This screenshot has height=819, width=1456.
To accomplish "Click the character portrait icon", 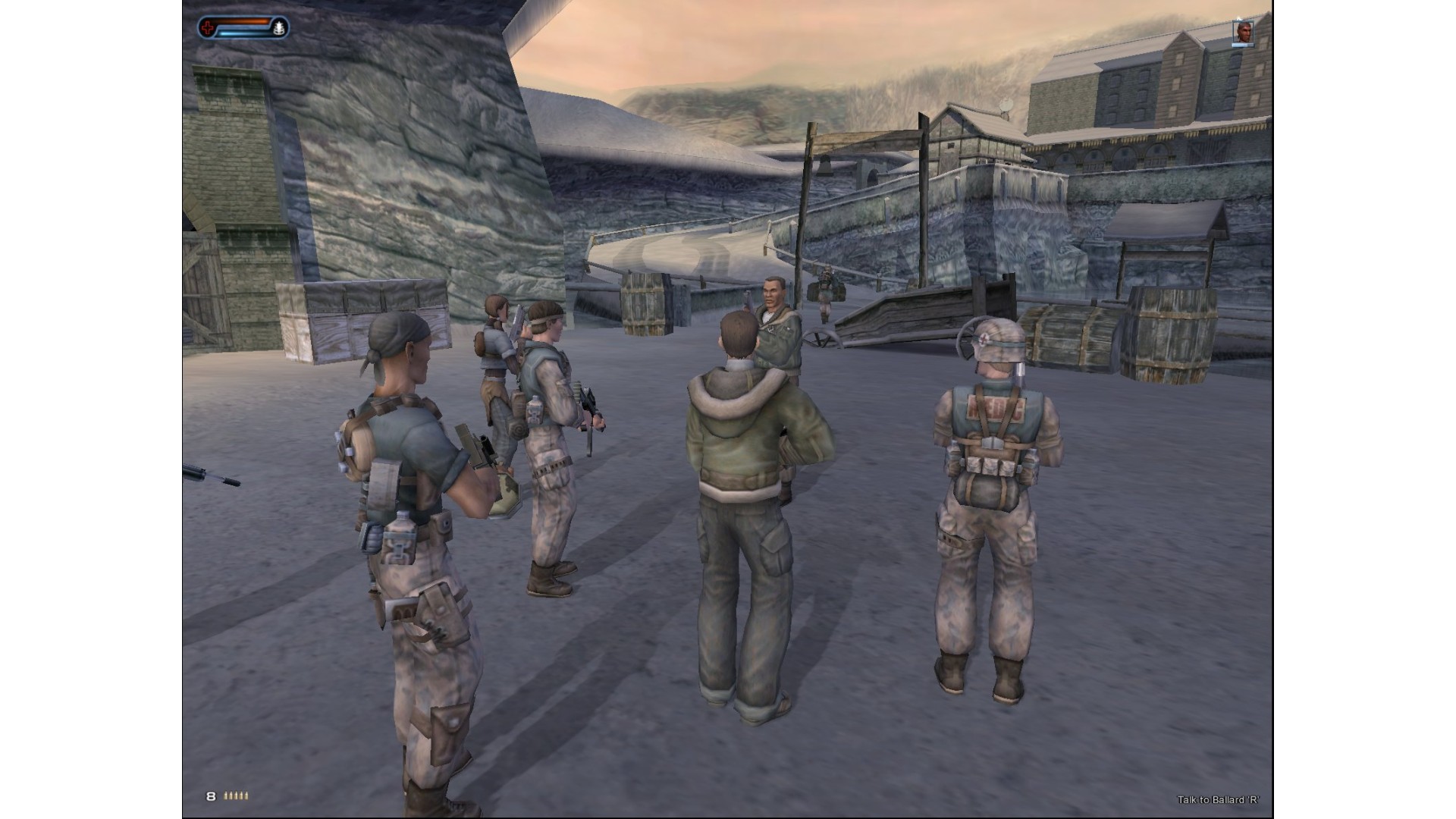I will point(1243,33).
